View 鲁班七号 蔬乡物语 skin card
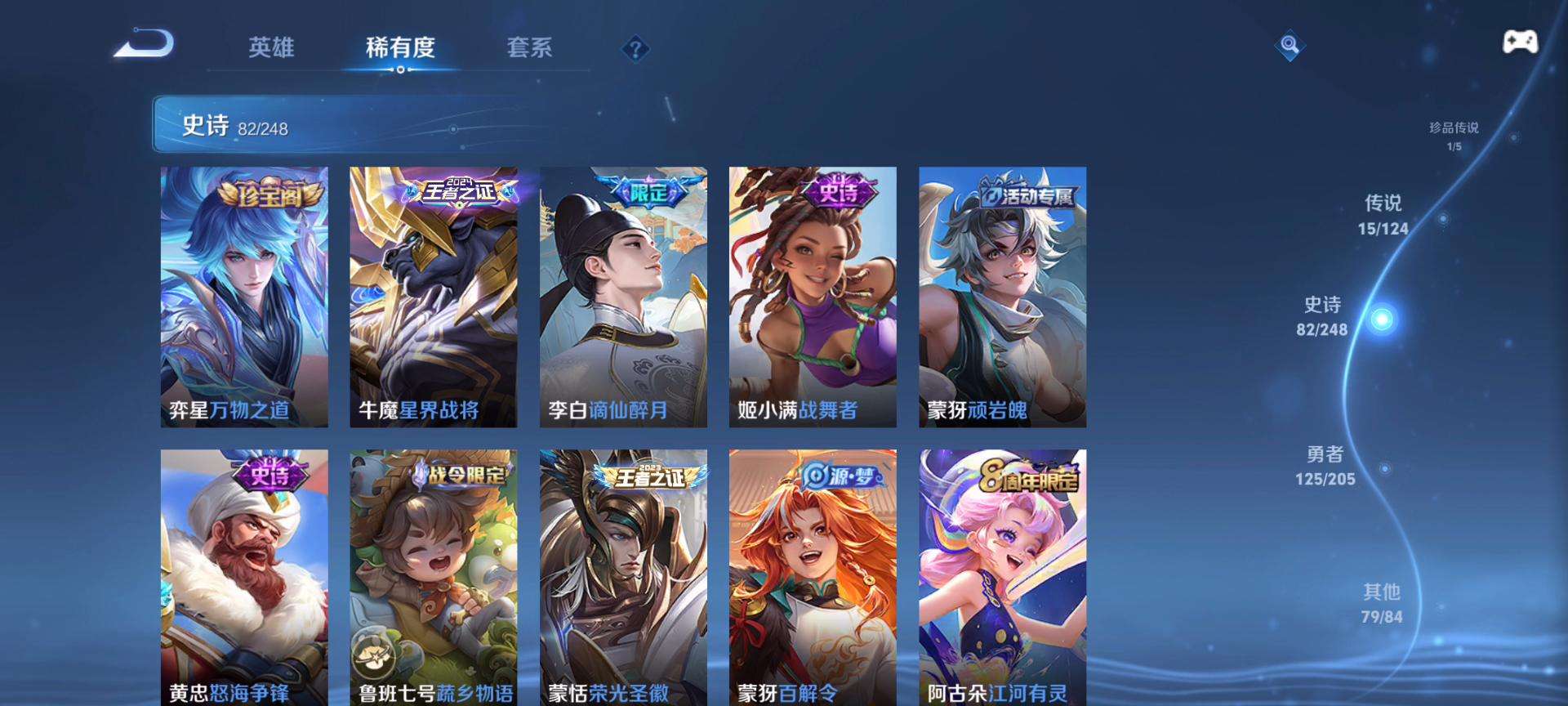 pos(434,577)
